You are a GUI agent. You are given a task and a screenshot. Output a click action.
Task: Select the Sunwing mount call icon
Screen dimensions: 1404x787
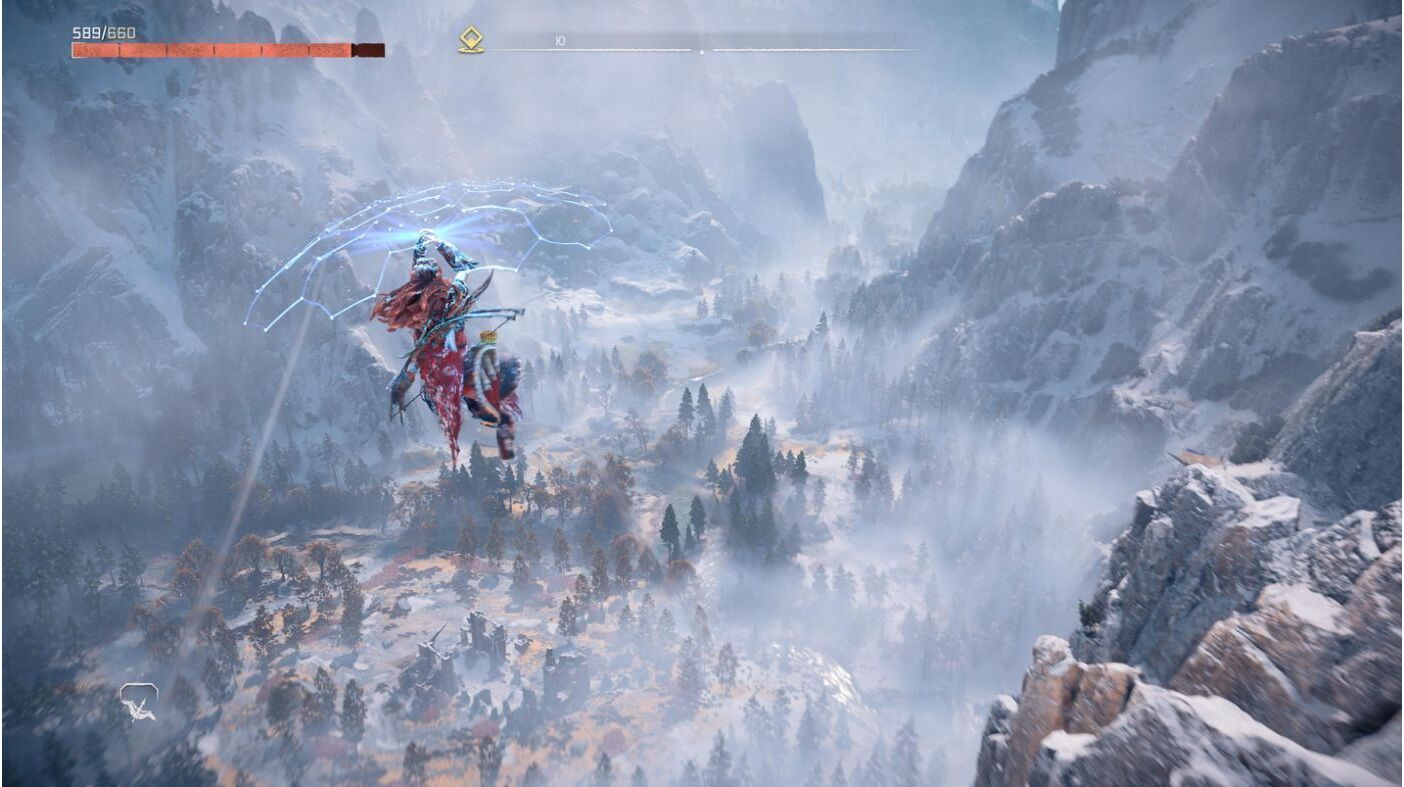[x=138, y=702]
